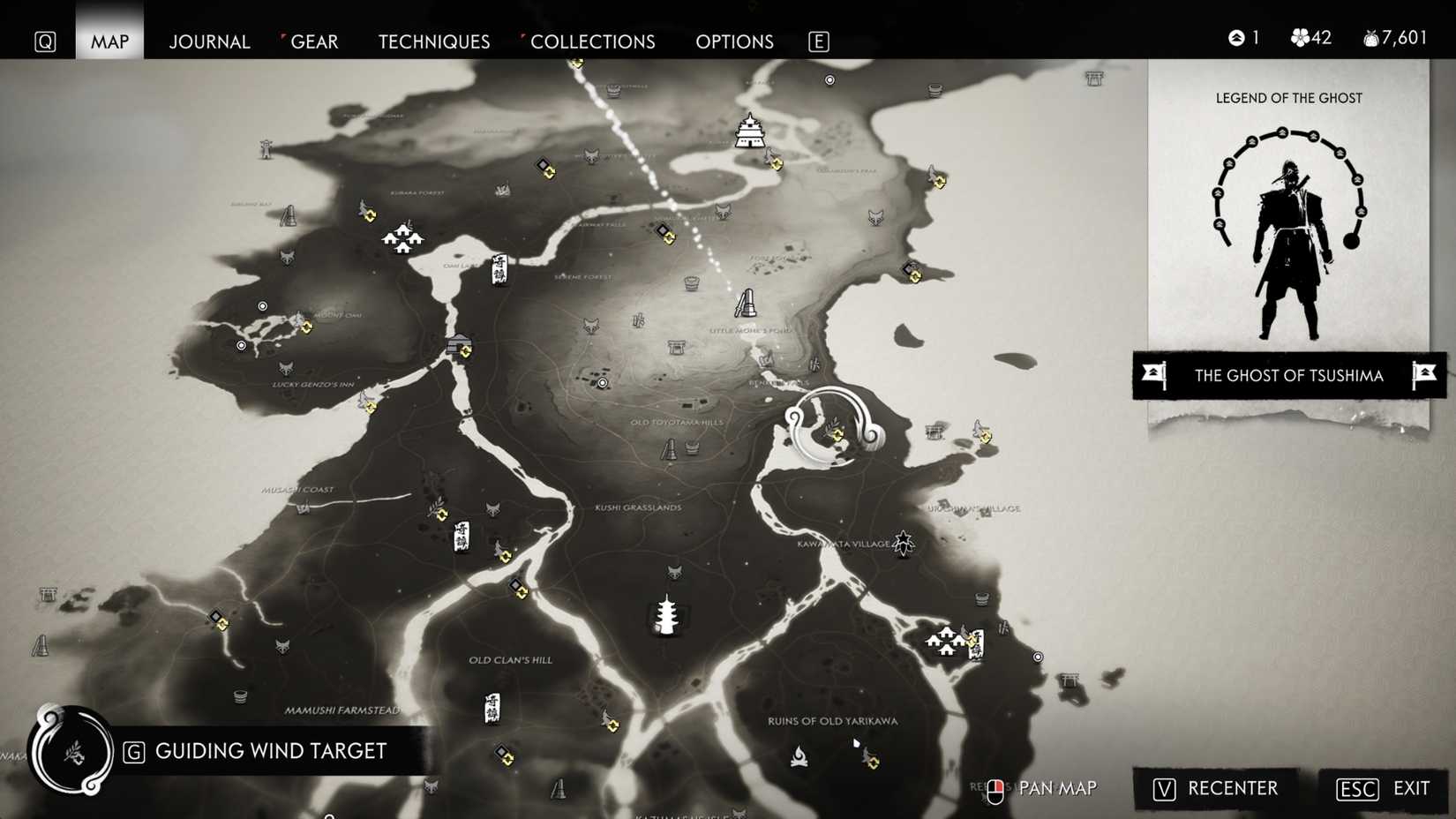Viewport: 1456px width, 819px height.
Task: Click the village huts icon near Lucky Genzo's Inn
Action: pos(402,238)
